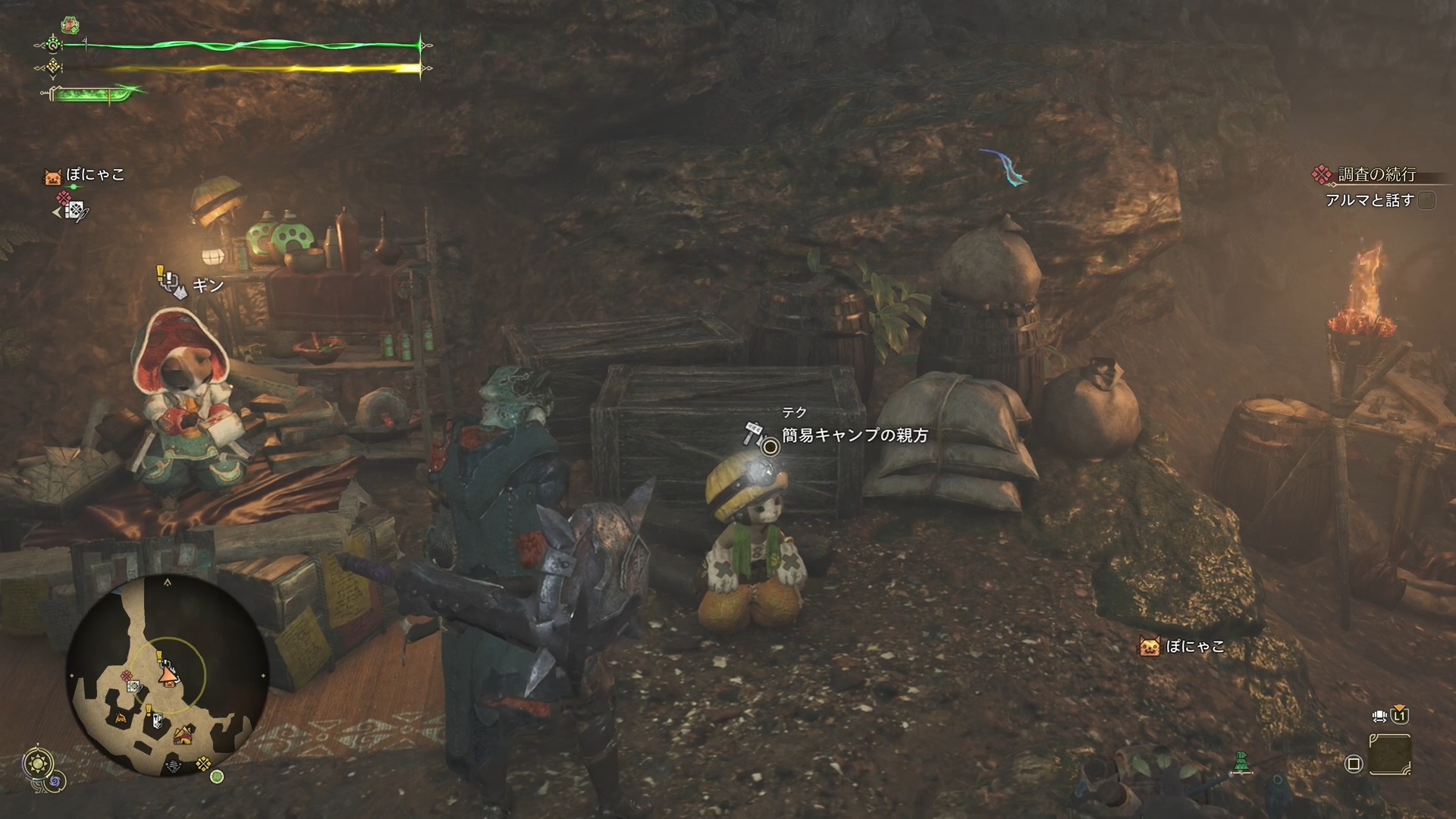Click the player arrow on the minimap
Screen dimensions: 1456x819
(x=166, y=675)
